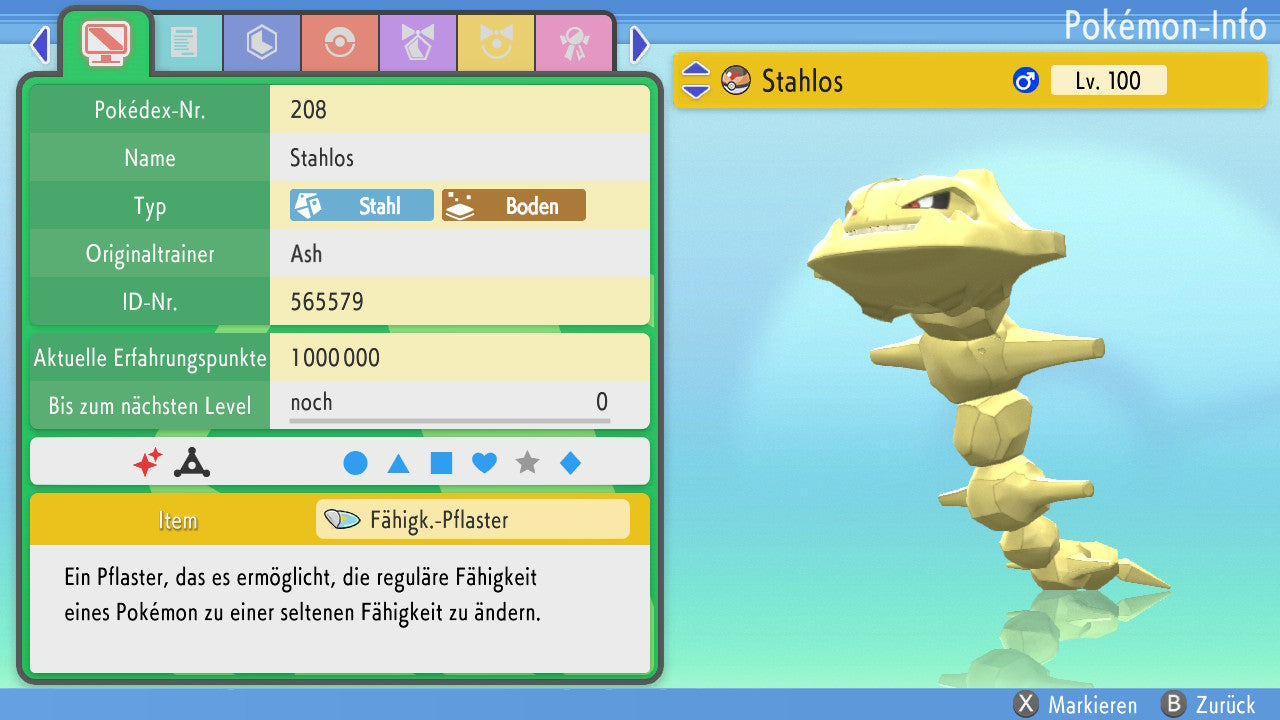Open the blue hexagon stats tab
This screenshot has width=1280, height=720.
(262, 44)
